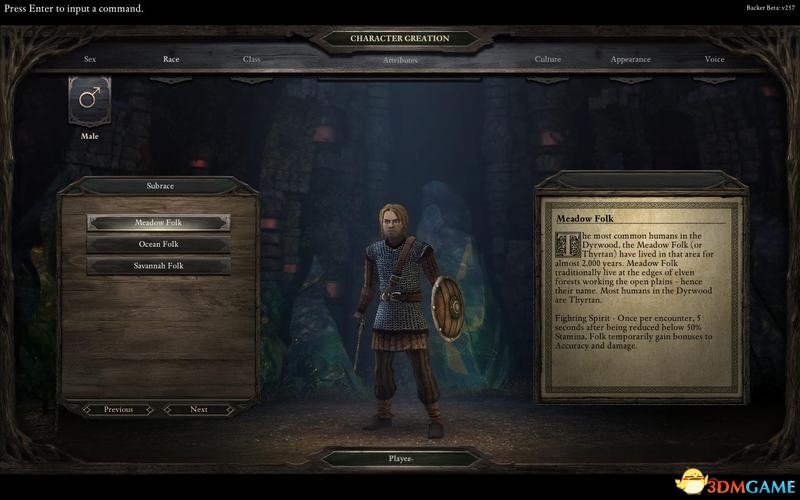Viewport: 800px width, 500px height.
Task: Advance with the Next button
Action: pos(199,409)
